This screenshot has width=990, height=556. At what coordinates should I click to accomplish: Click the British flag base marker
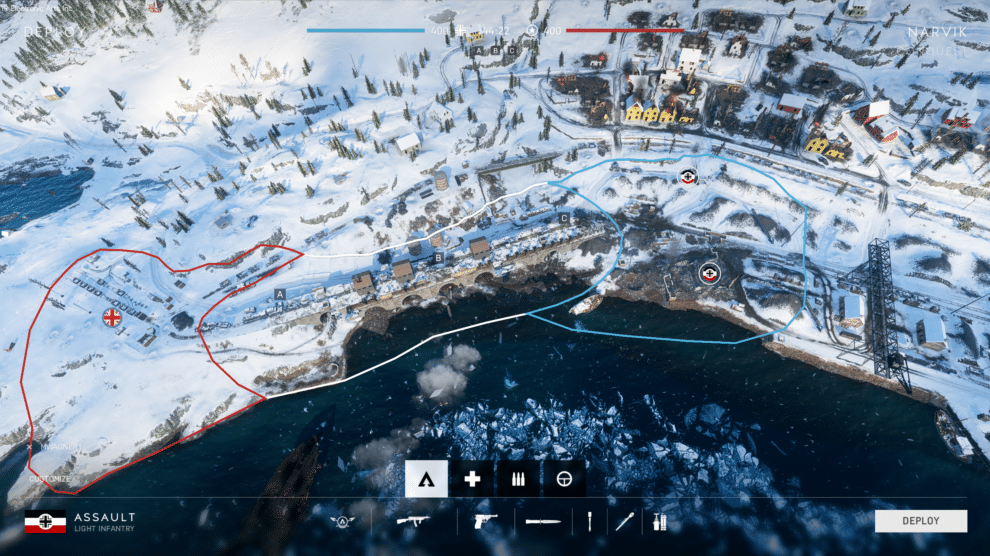tap(111, 317)
